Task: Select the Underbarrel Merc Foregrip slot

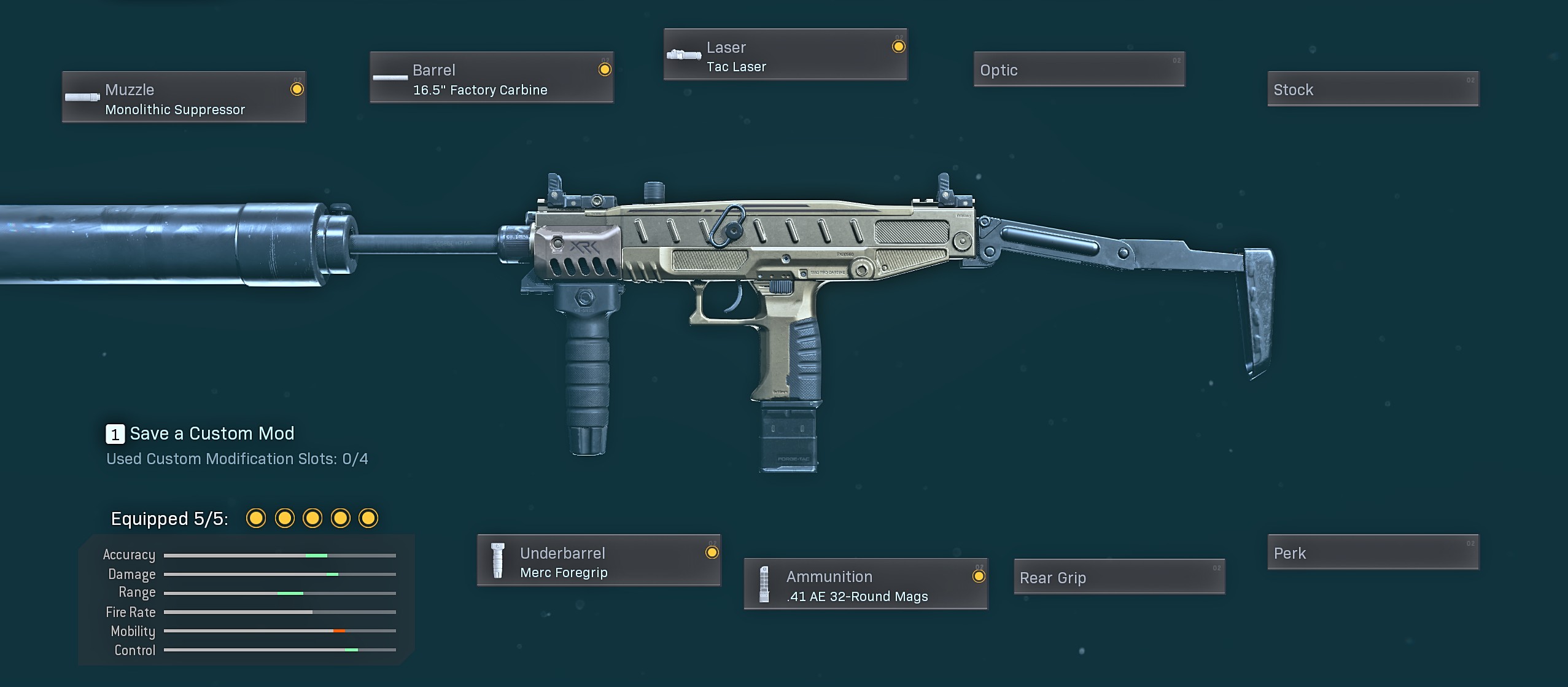Action: [x=599, y=561]
